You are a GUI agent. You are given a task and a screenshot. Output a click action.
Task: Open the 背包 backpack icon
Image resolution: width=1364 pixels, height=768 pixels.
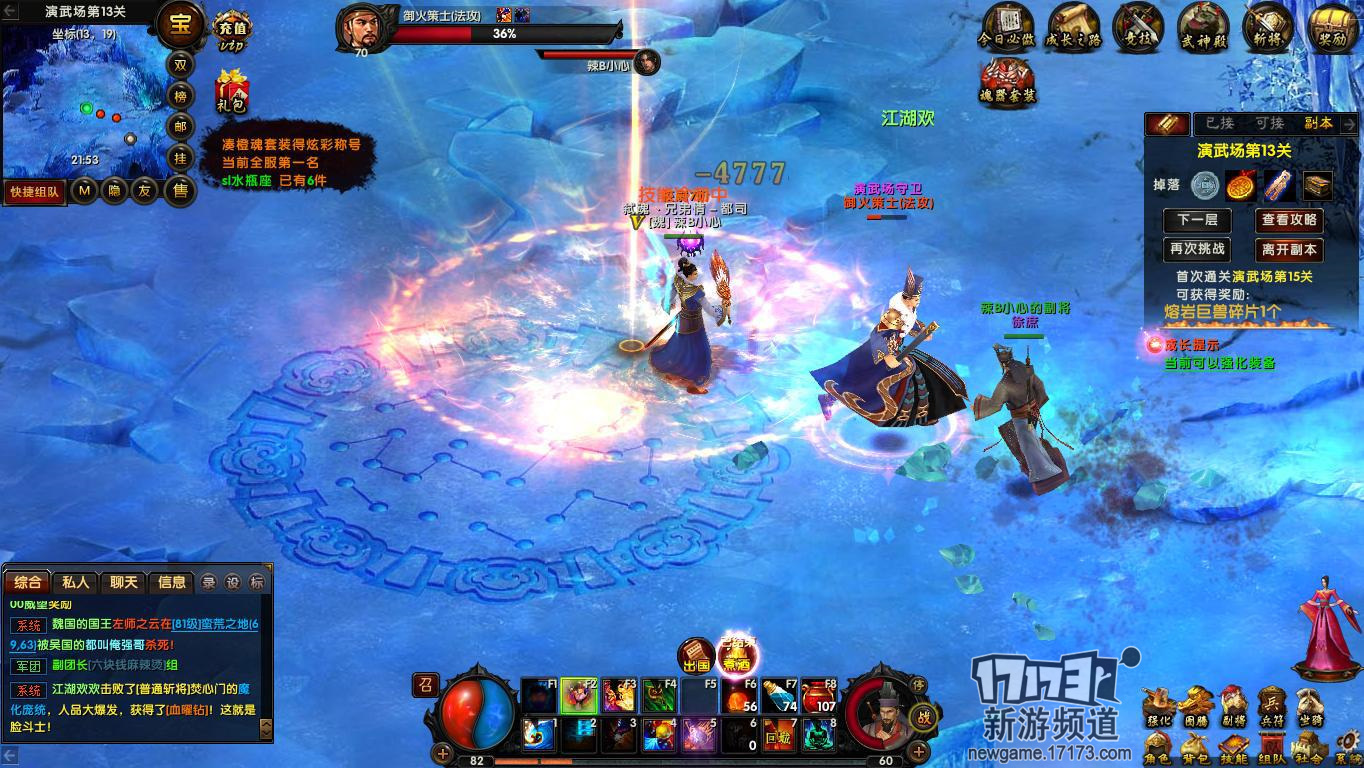tap(1195, 748)
